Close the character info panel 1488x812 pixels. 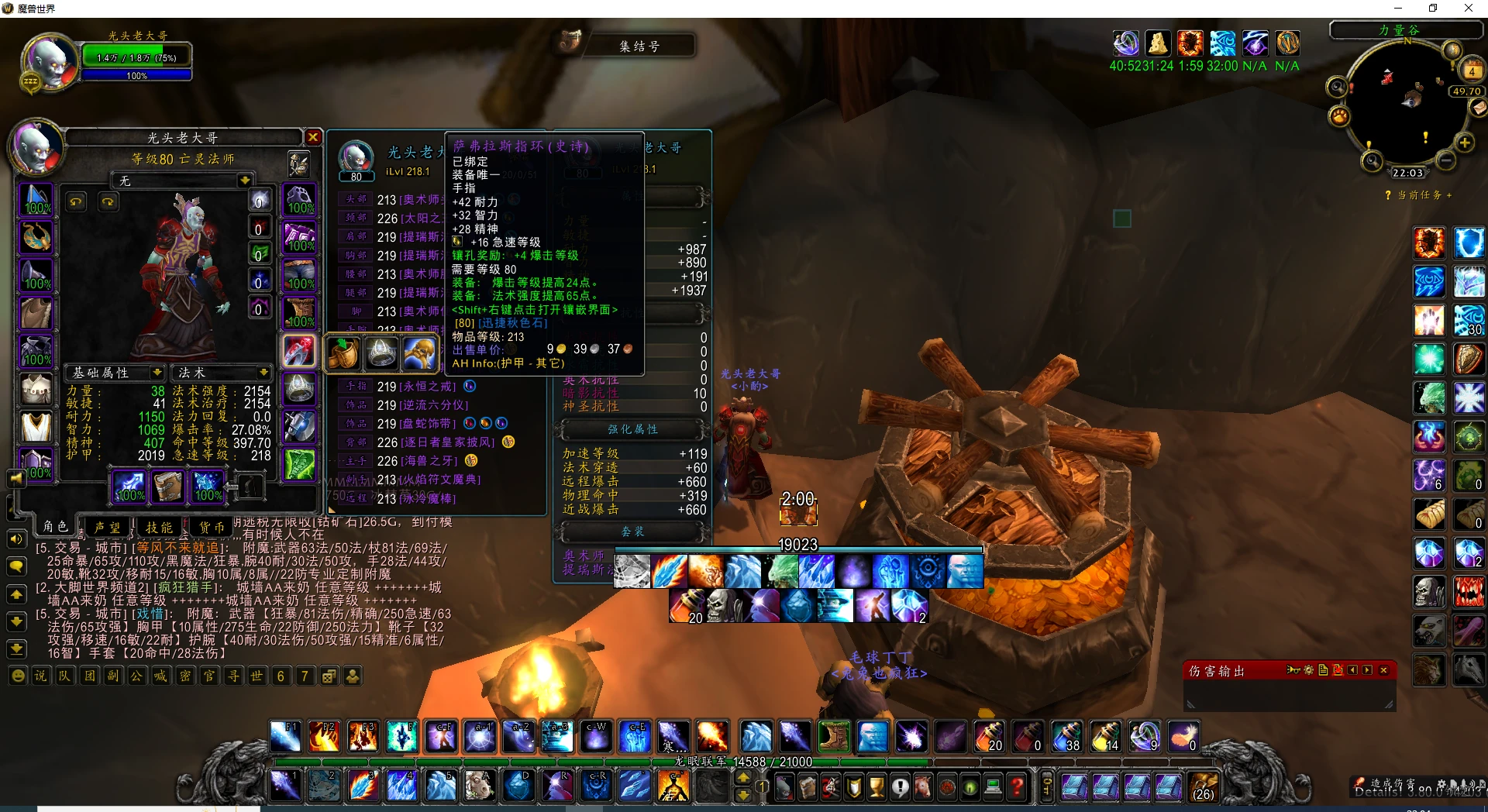(x=313, y=137)
